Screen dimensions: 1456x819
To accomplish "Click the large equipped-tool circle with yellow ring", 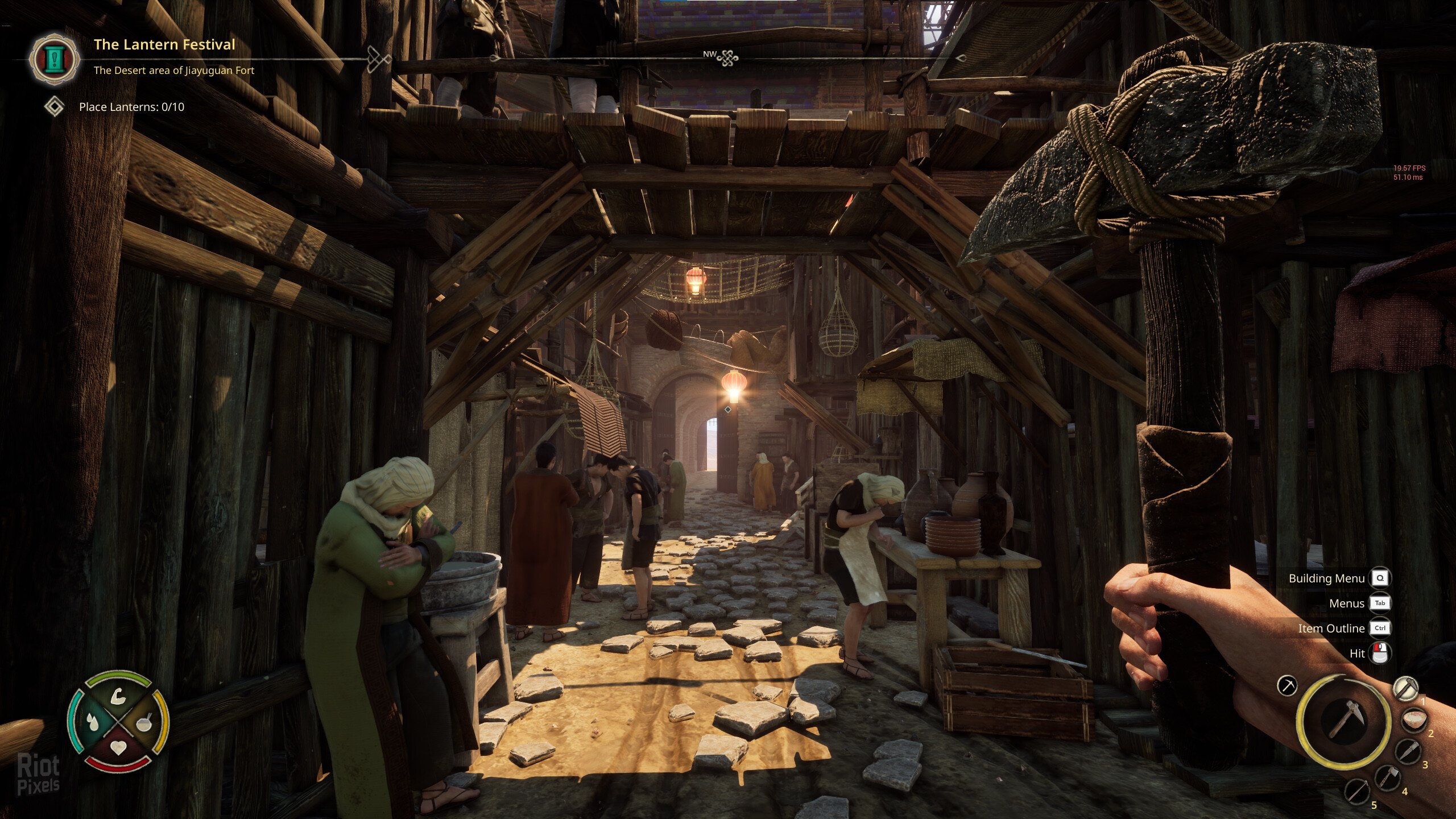I will (x=1343, y=720).
